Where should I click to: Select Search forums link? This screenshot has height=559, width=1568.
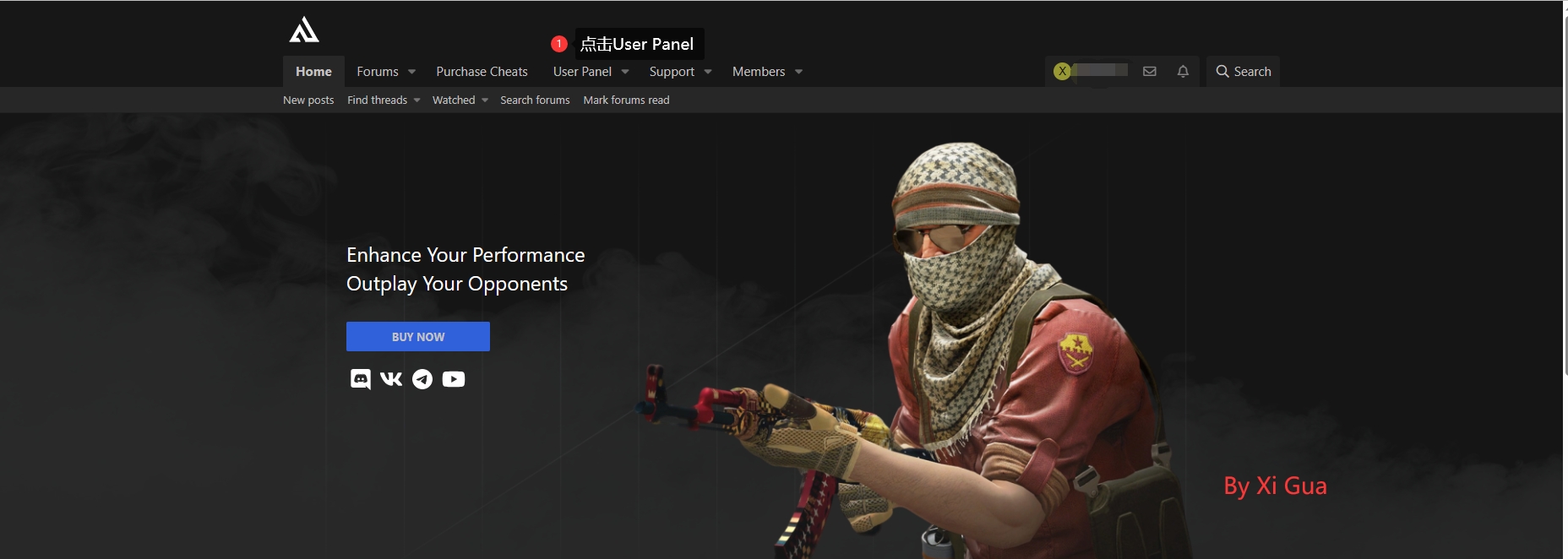click(x=535, y=100)
